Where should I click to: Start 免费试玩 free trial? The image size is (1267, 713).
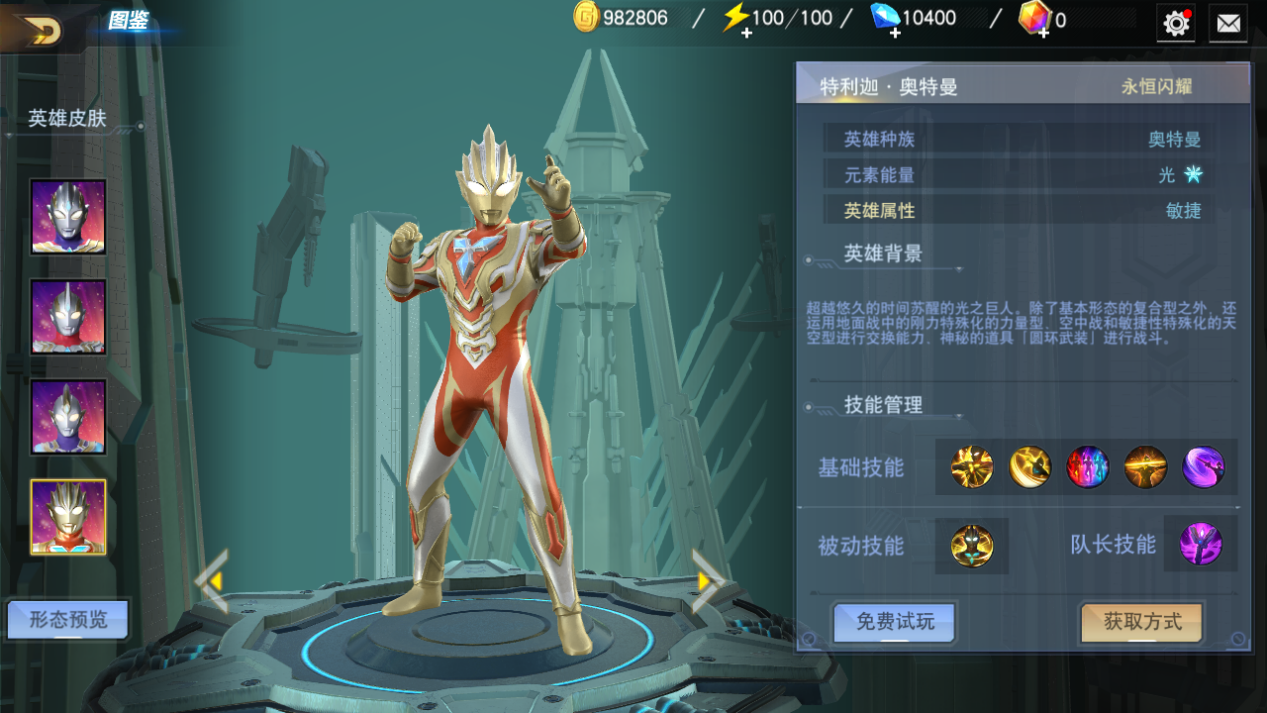point(894,622)
